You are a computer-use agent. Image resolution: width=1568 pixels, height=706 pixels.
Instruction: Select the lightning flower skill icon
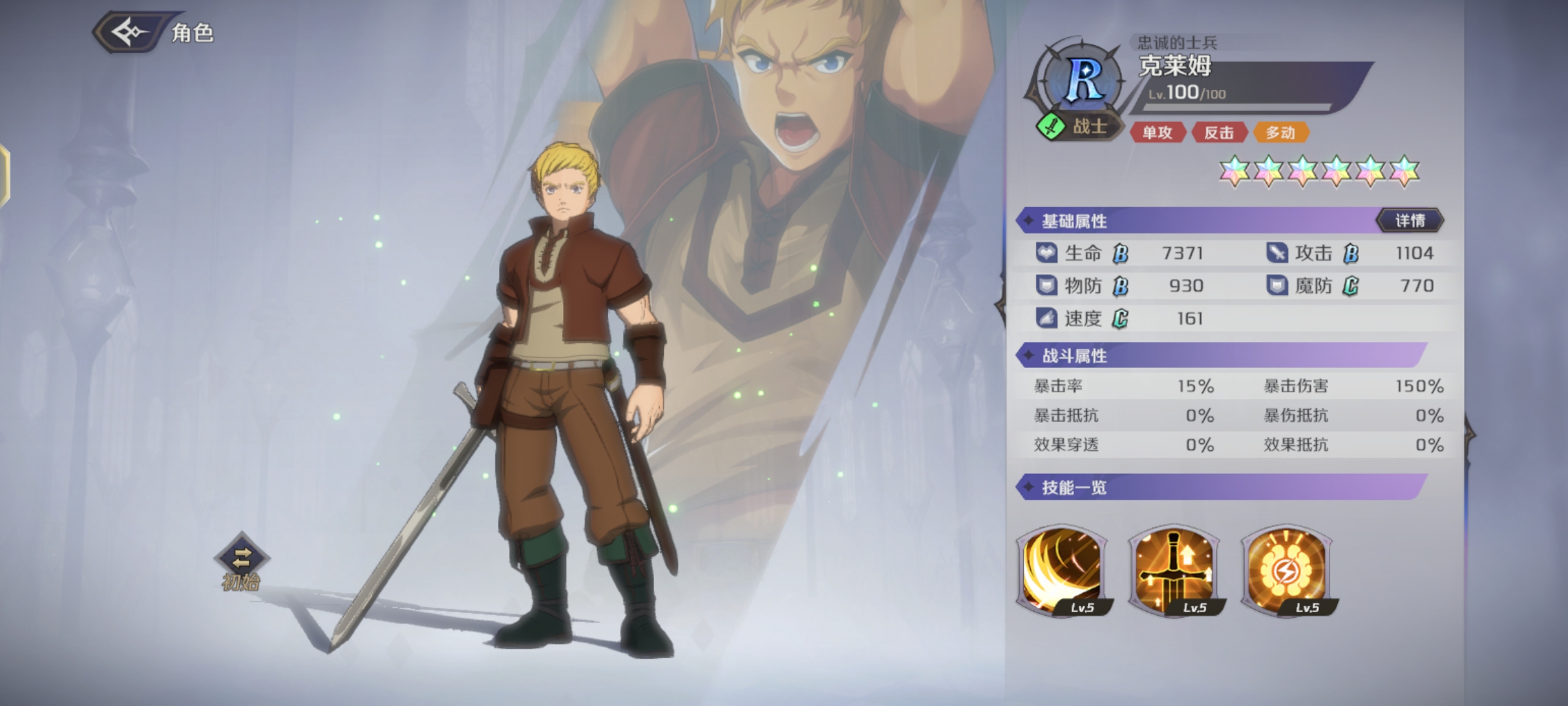pos(1286,570)
